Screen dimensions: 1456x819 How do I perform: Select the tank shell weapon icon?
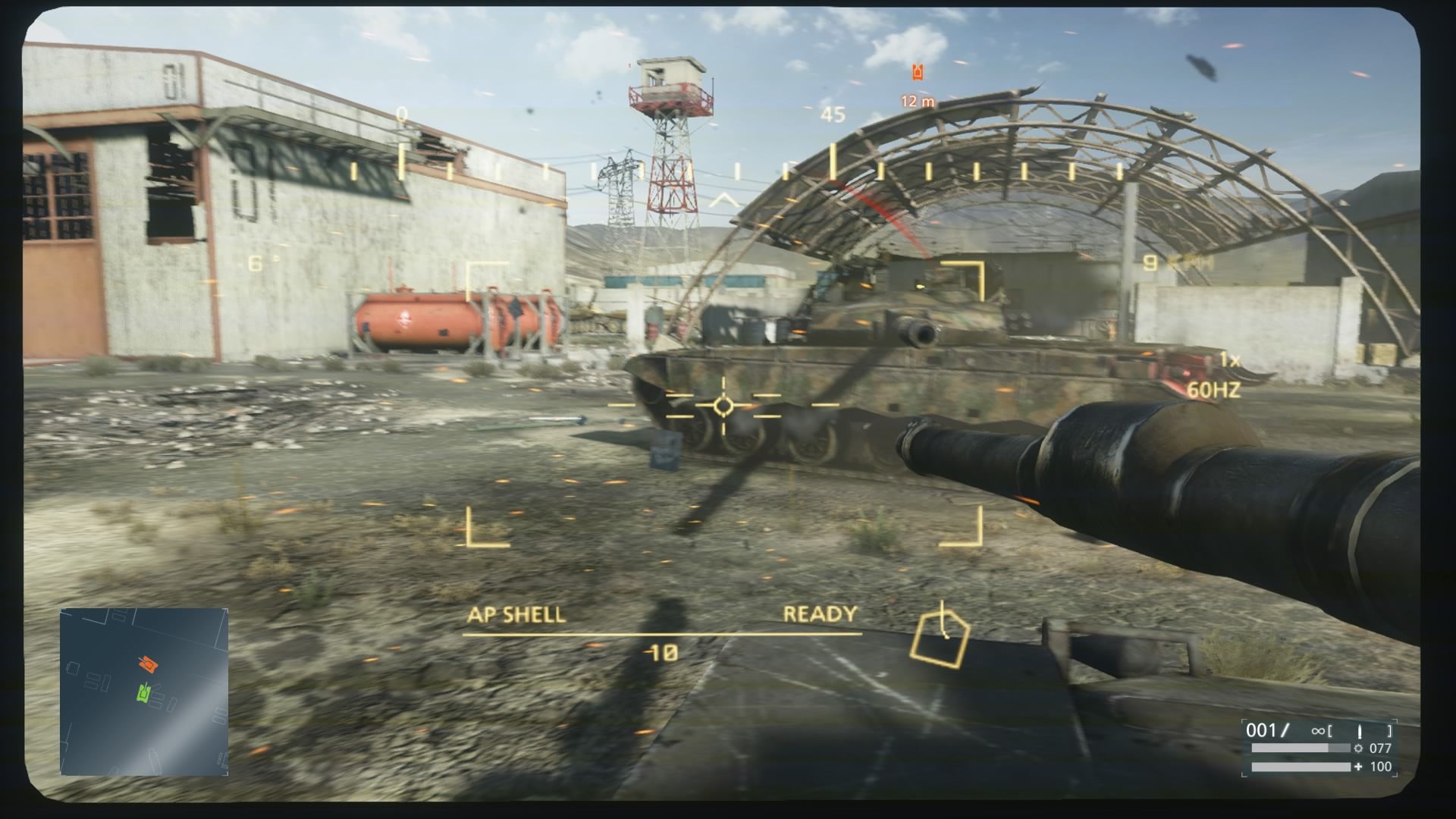(x=1359, y=732)
